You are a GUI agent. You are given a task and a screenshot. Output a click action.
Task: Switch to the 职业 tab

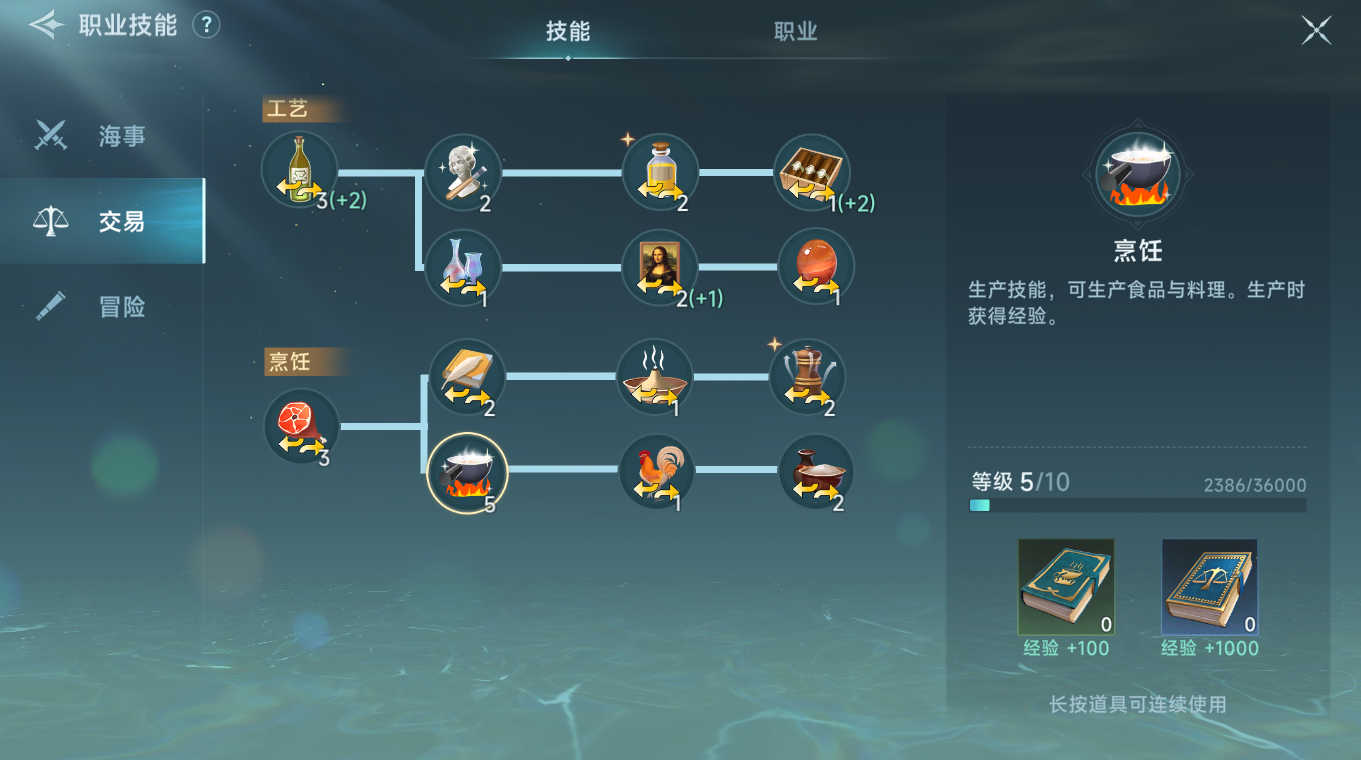794,31
